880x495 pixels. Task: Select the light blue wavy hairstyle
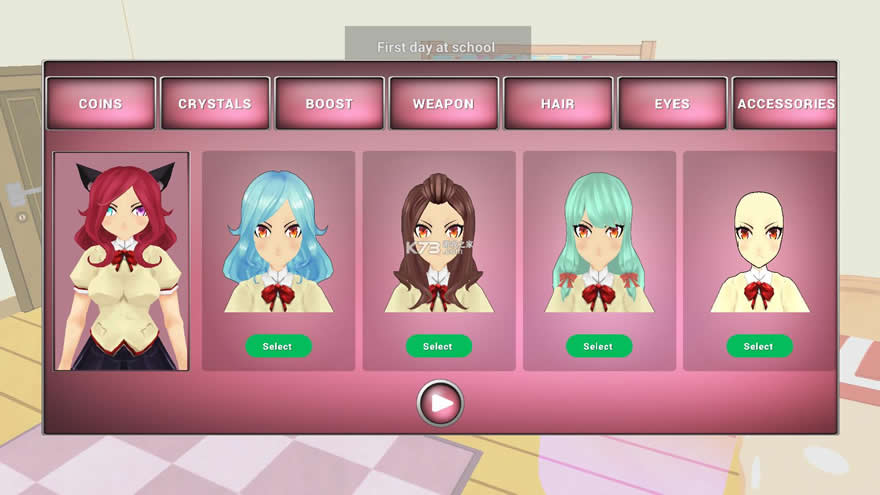click(x=278, y=346)
